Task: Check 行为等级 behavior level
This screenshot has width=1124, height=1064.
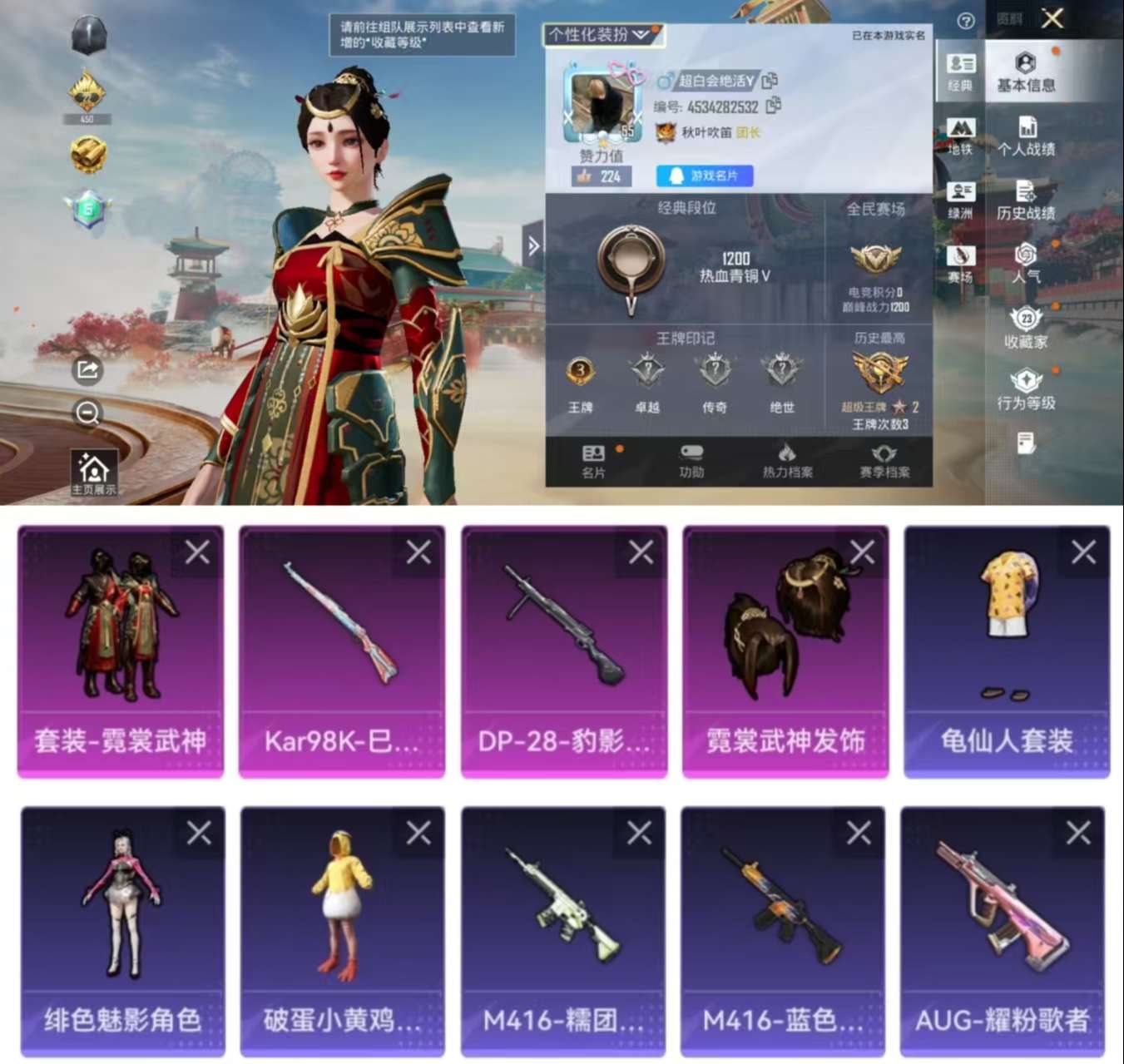Action: (1027, 387)
